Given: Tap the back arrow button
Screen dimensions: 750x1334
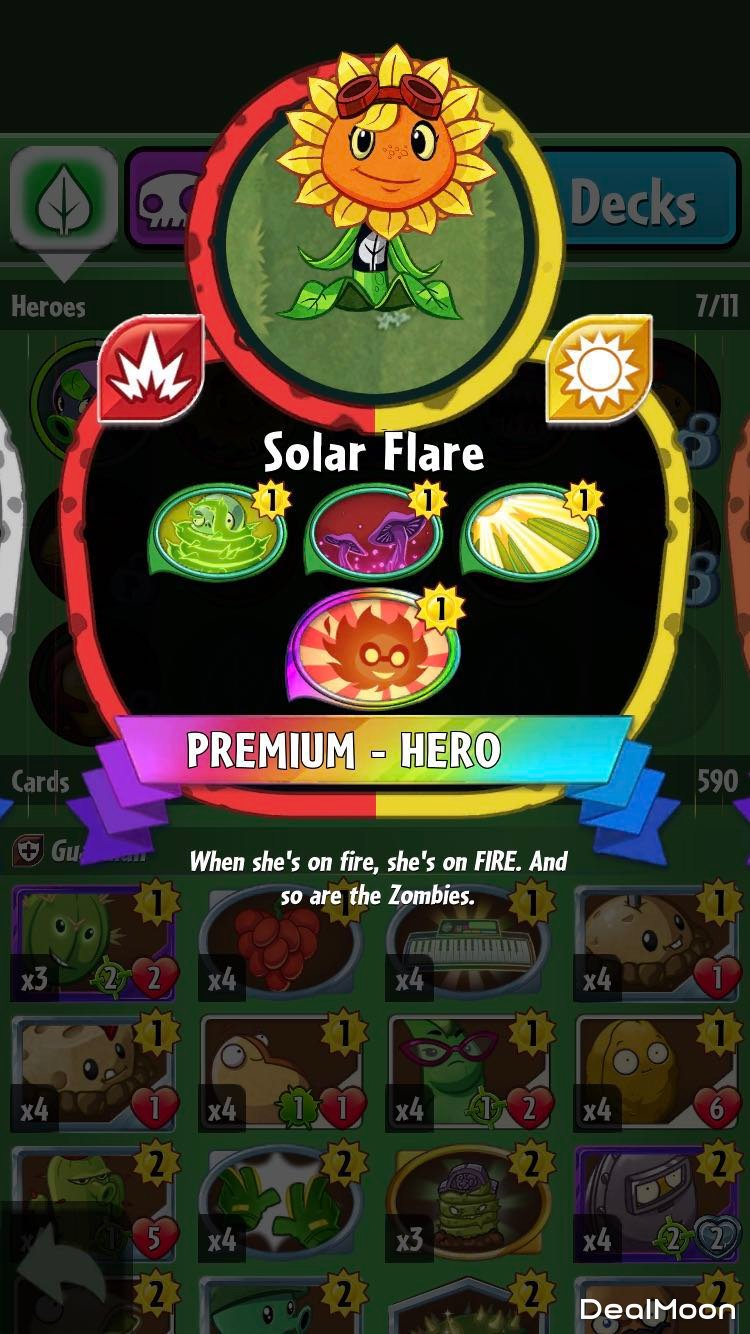Looking at the screenshot, I should (x=62, y=1275).
